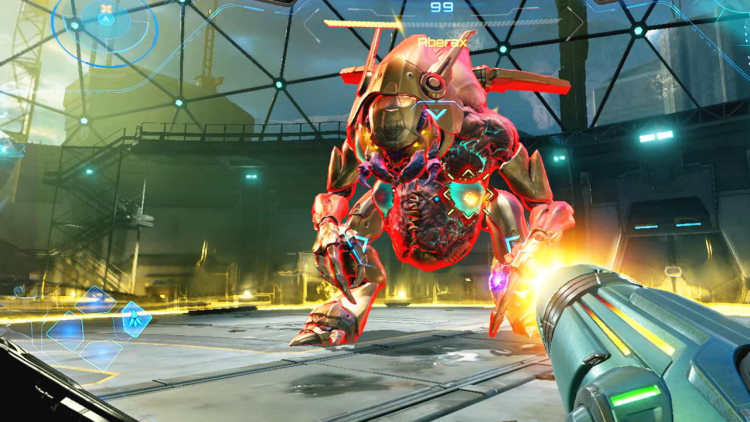The image size is (750, 422).
Task: Click the circular radar minimap
Action: (x=105, y=22)
